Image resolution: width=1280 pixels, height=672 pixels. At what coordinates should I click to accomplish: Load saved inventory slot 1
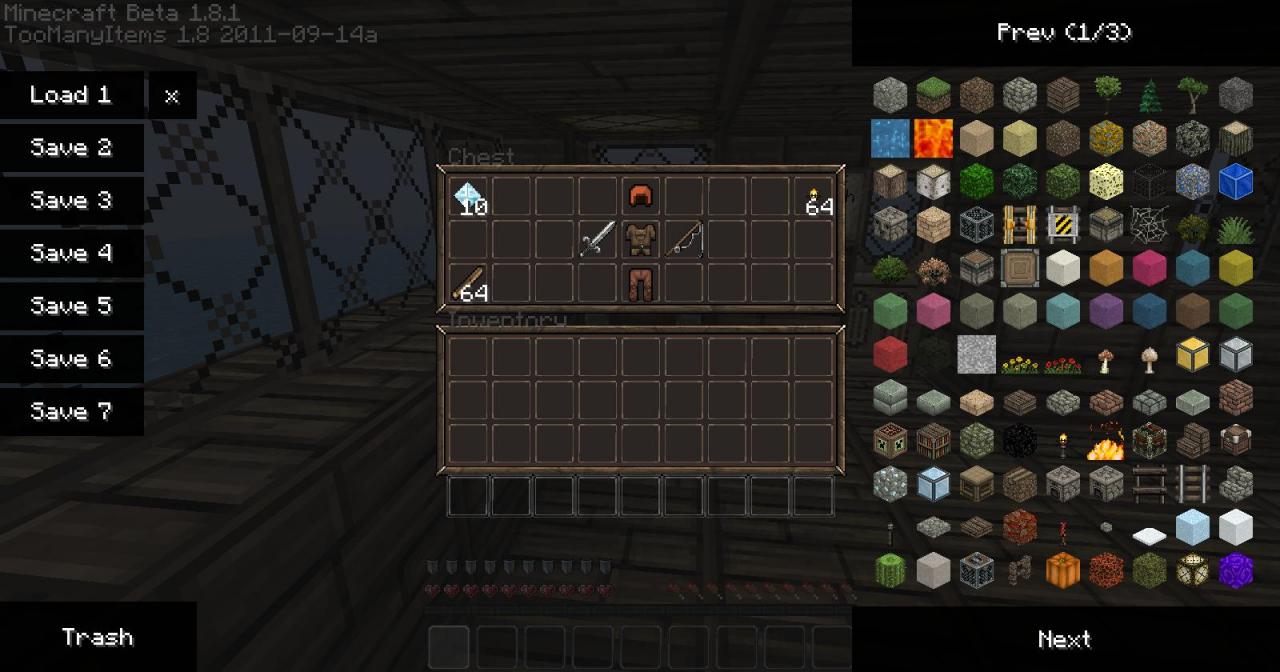(71, 96)
